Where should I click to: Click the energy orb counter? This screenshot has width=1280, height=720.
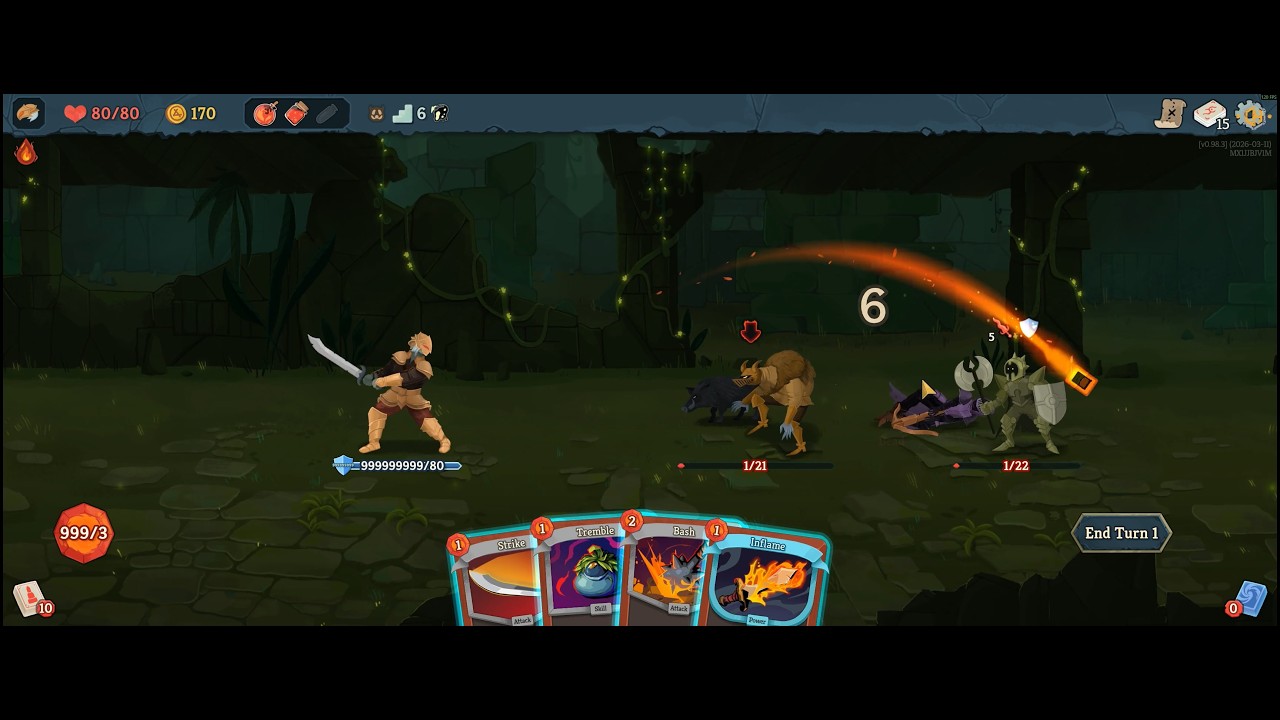83,533
